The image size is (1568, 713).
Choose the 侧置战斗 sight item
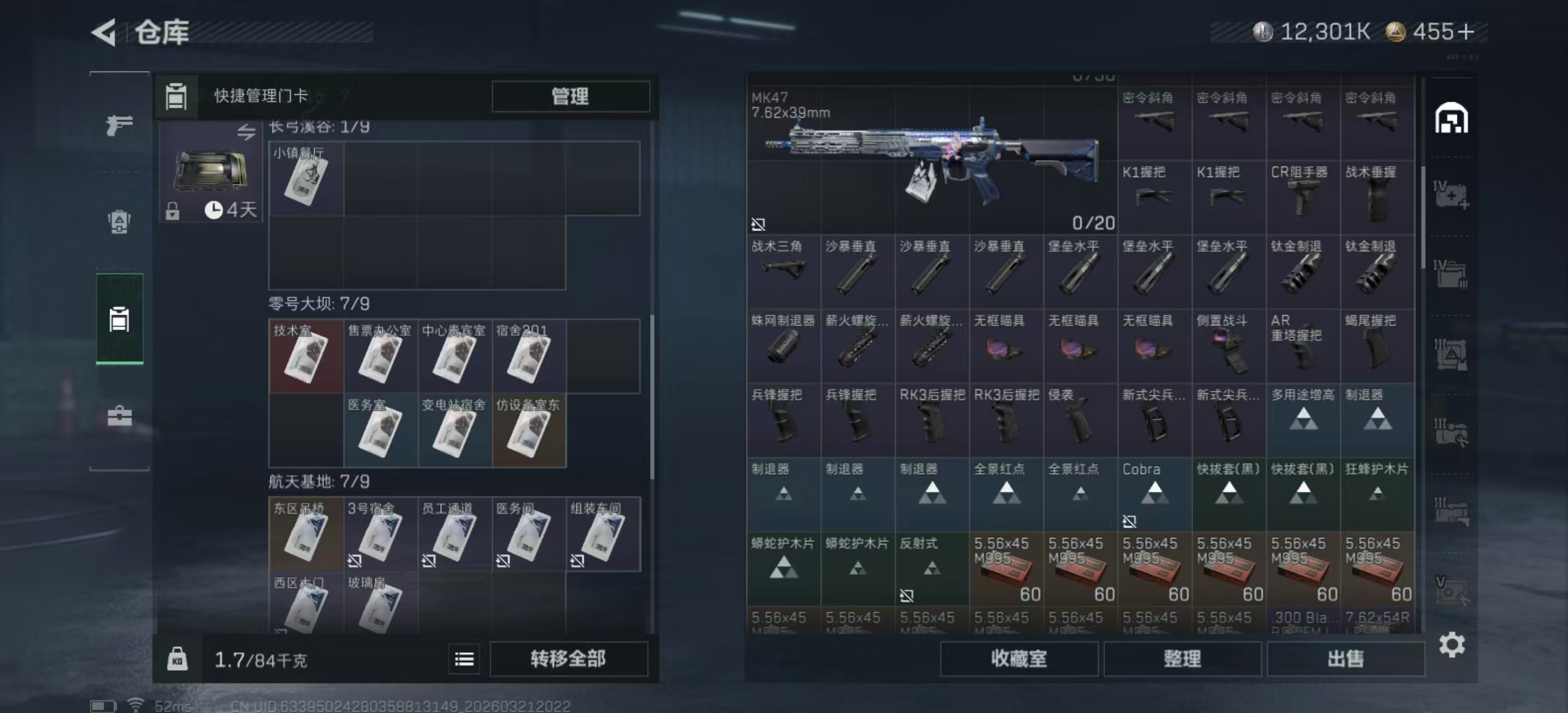coord(1228,346)
